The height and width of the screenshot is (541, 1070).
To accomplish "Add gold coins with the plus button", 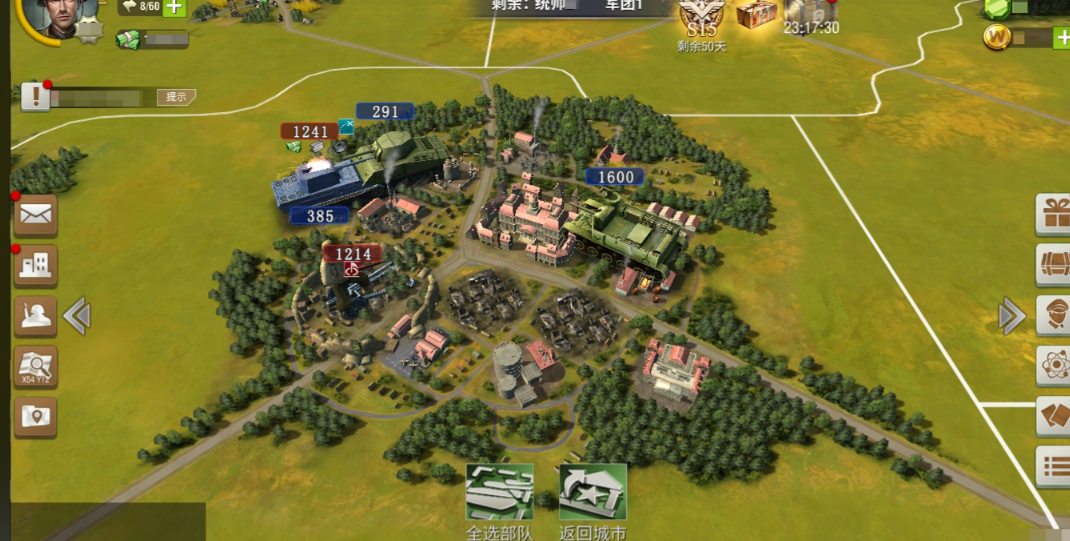I will tap(1061, 38).
